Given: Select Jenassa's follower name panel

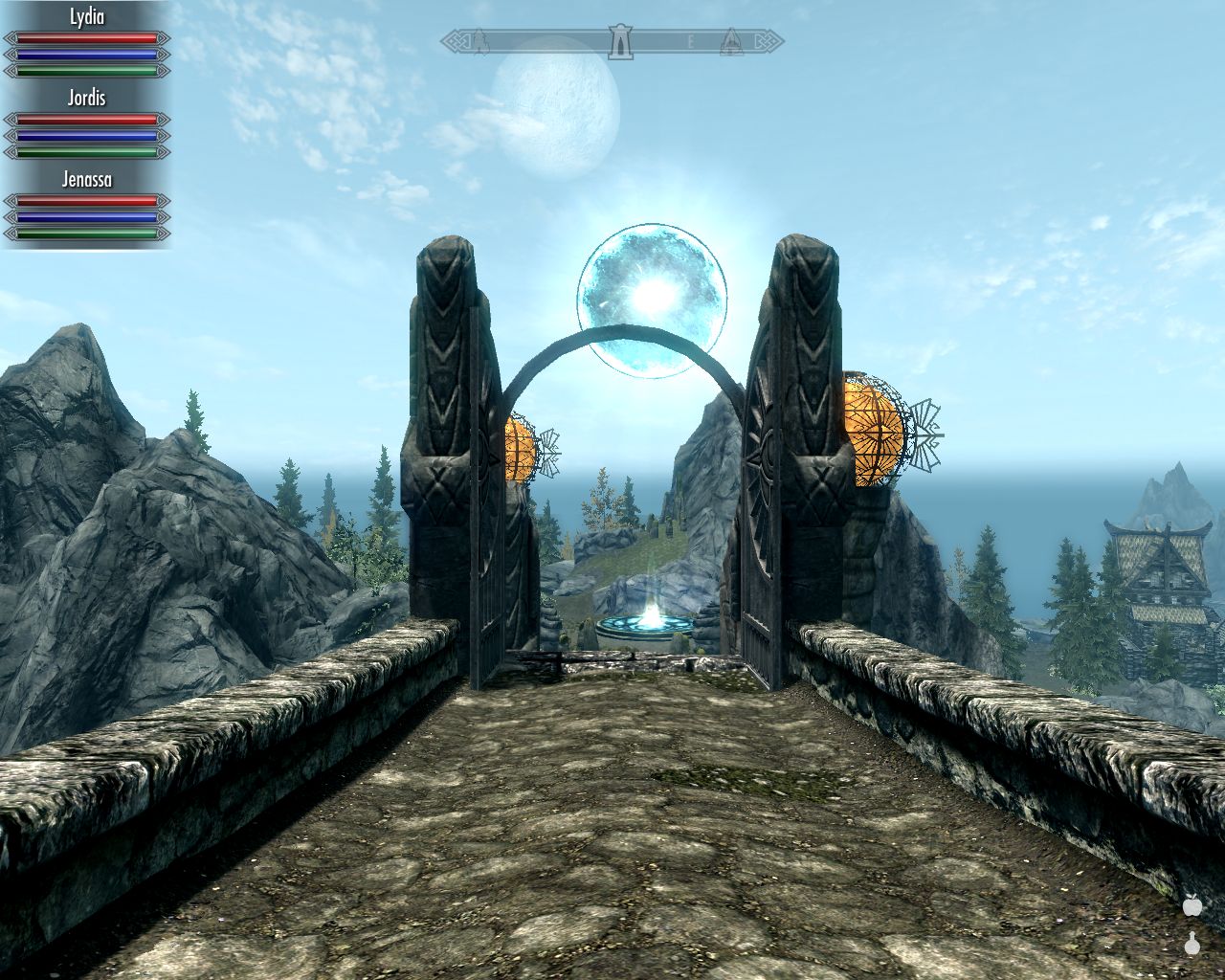Looking at the screenshot, I should click(86, 179).
